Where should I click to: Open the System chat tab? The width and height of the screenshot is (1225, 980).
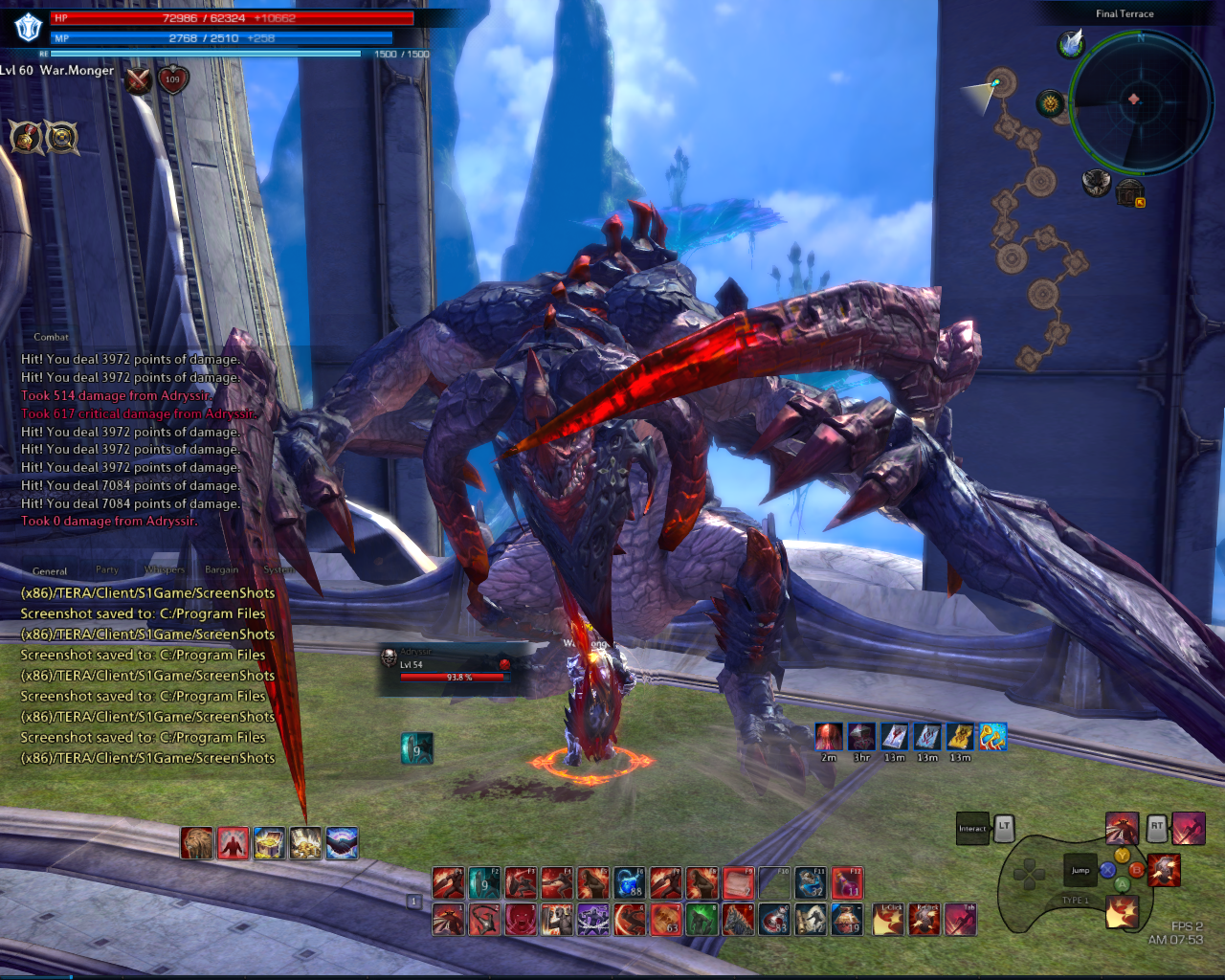pyautogui.click(x=278, y=569)
